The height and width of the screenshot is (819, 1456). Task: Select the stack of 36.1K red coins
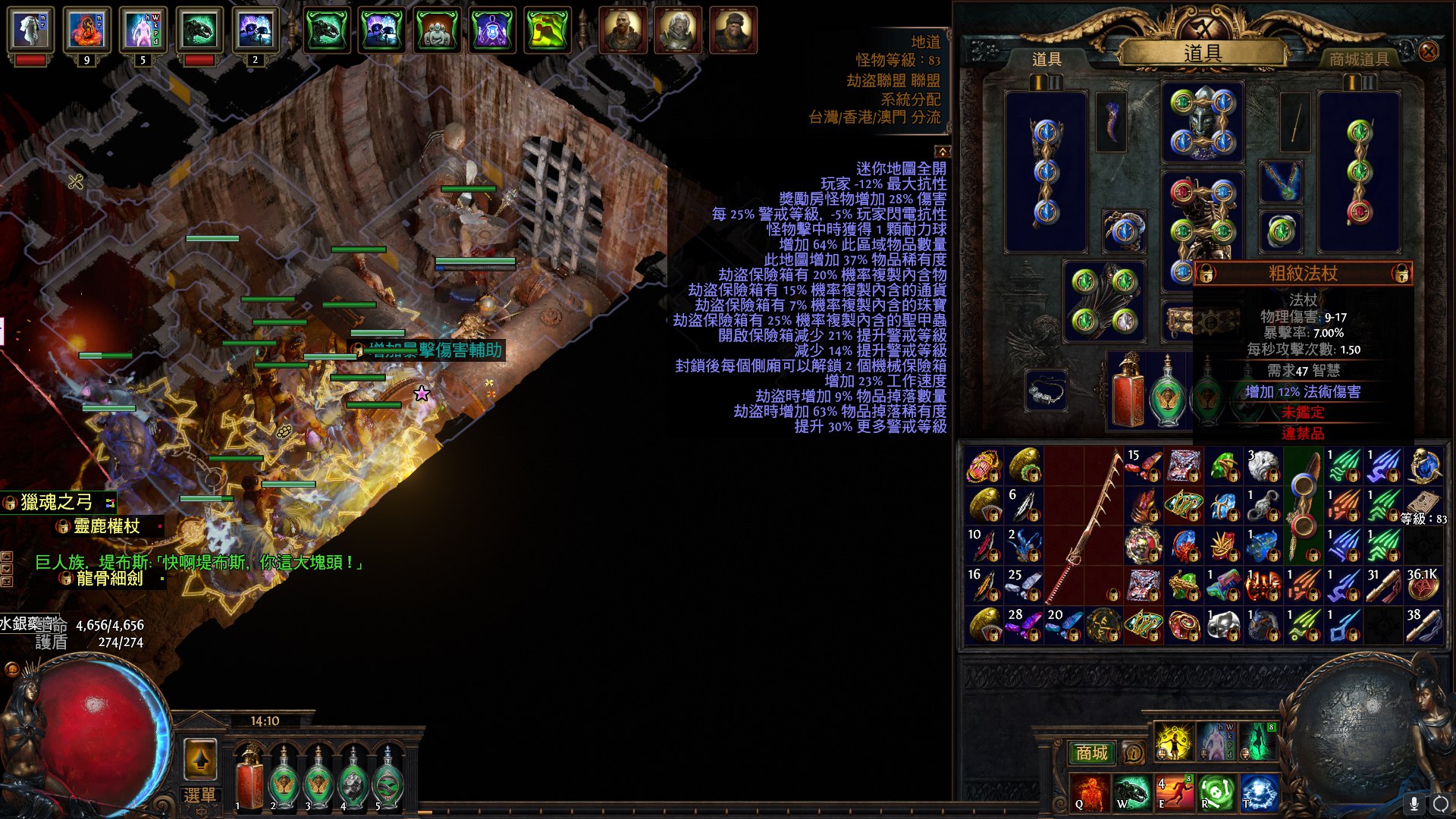[x=1423, y=585]
